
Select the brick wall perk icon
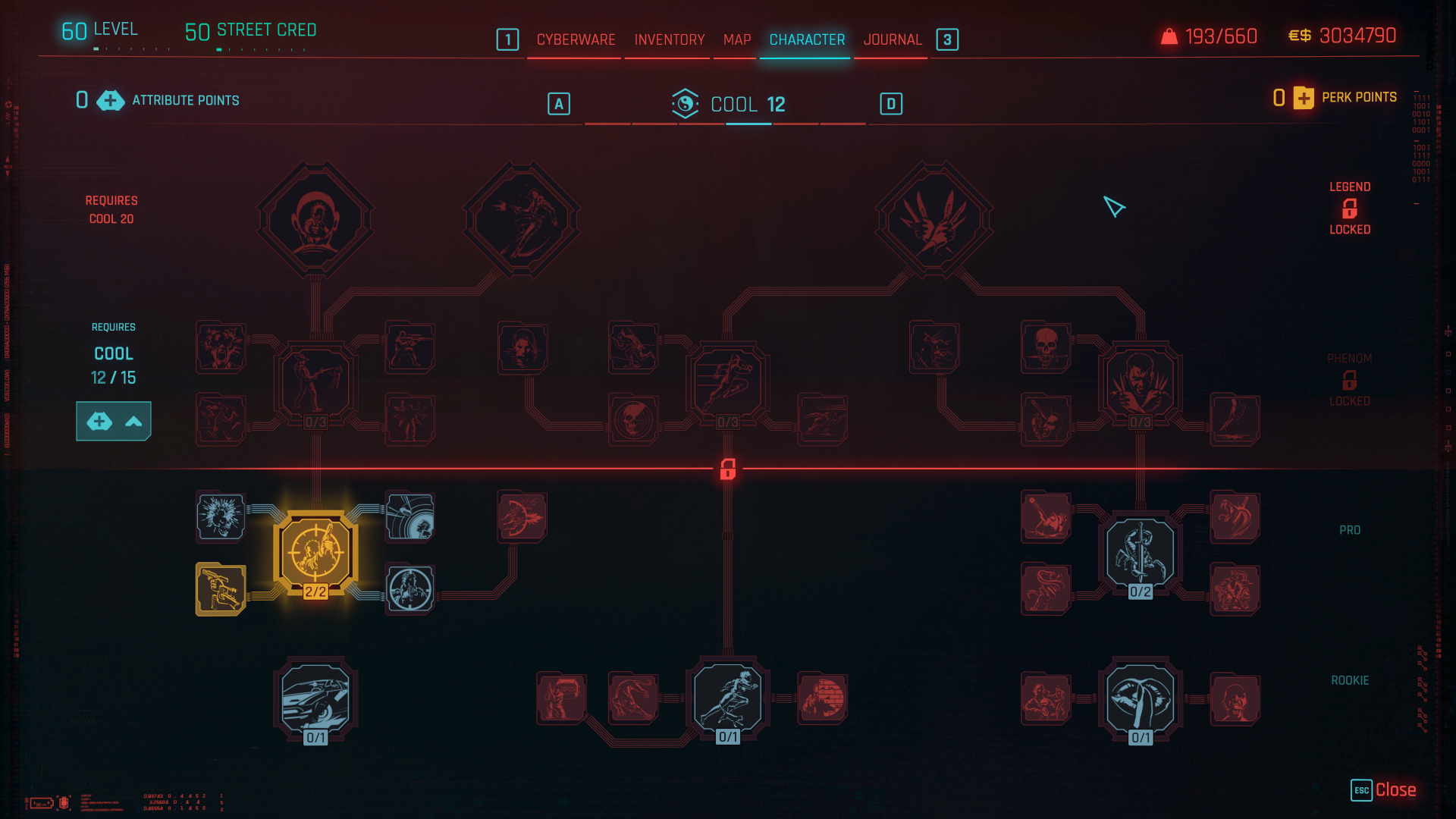(822, 698)
